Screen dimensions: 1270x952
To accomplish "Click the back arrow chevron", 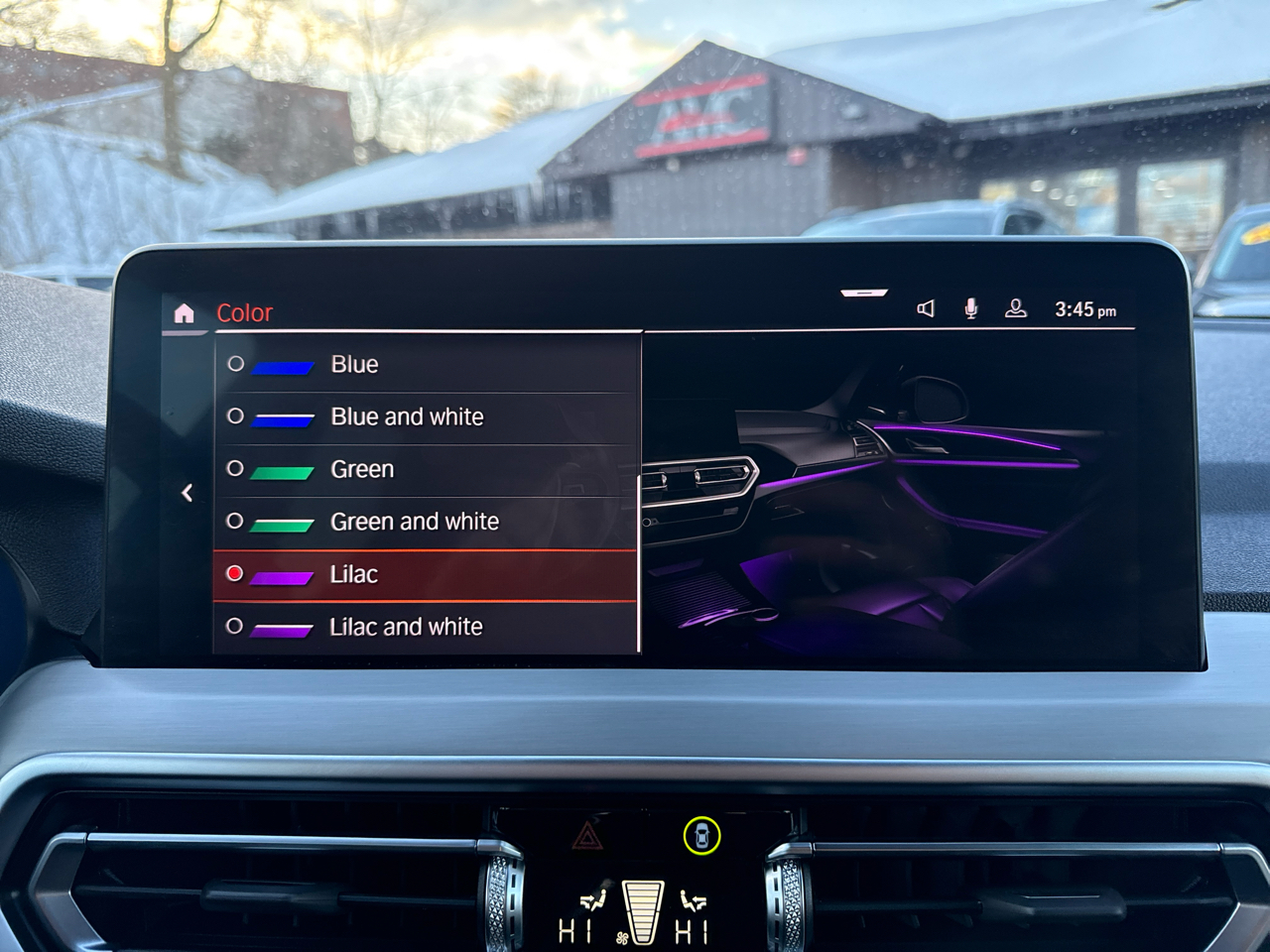I will pyautogui.click(x=188, y=493).
